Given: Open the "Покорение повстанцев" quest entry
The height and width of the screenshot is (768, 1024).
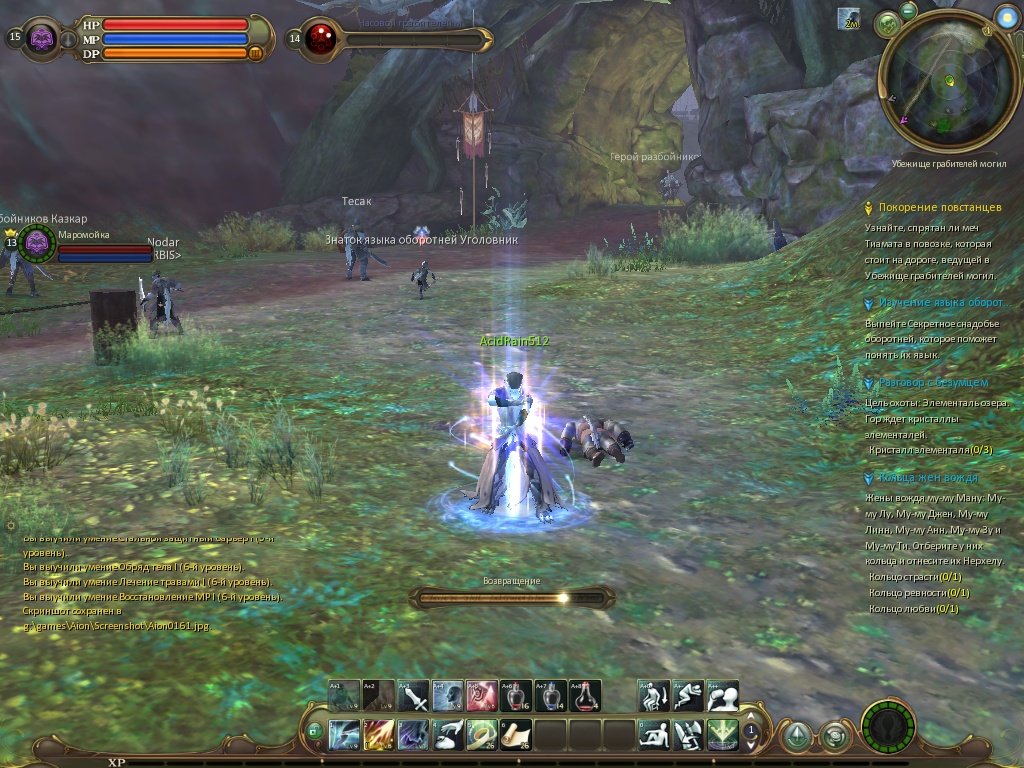Looking at the screenshot, I should point(939,207).
